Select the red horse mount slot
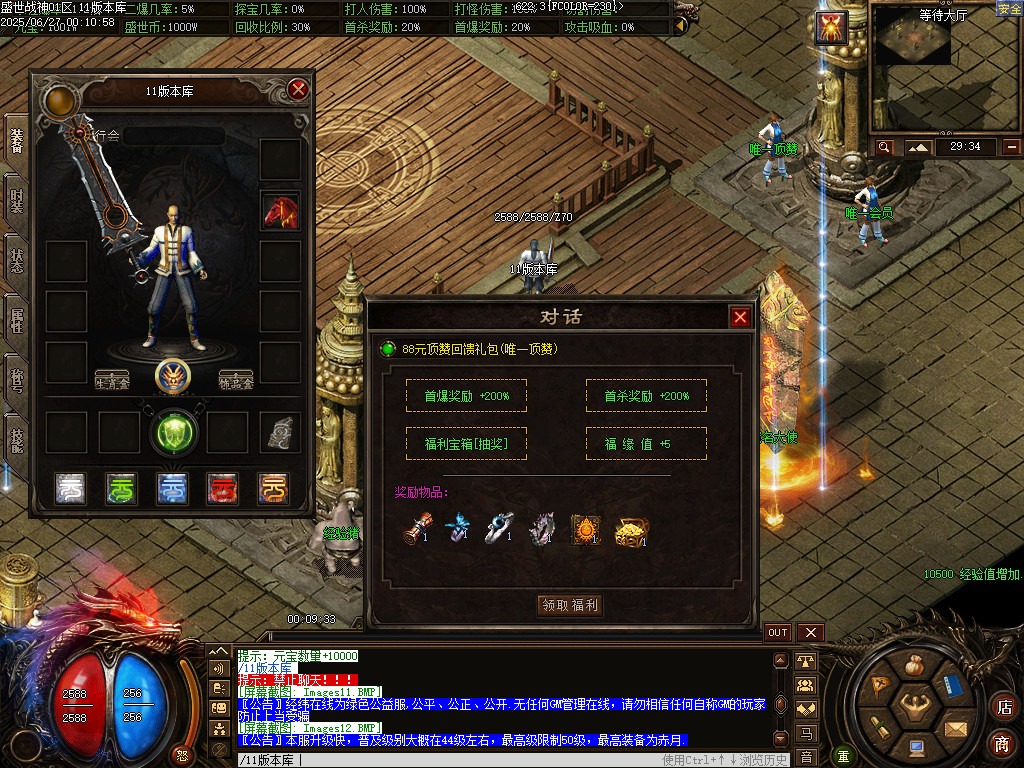The height and width of the screenshot is (768, 1024). coord(280,211)
